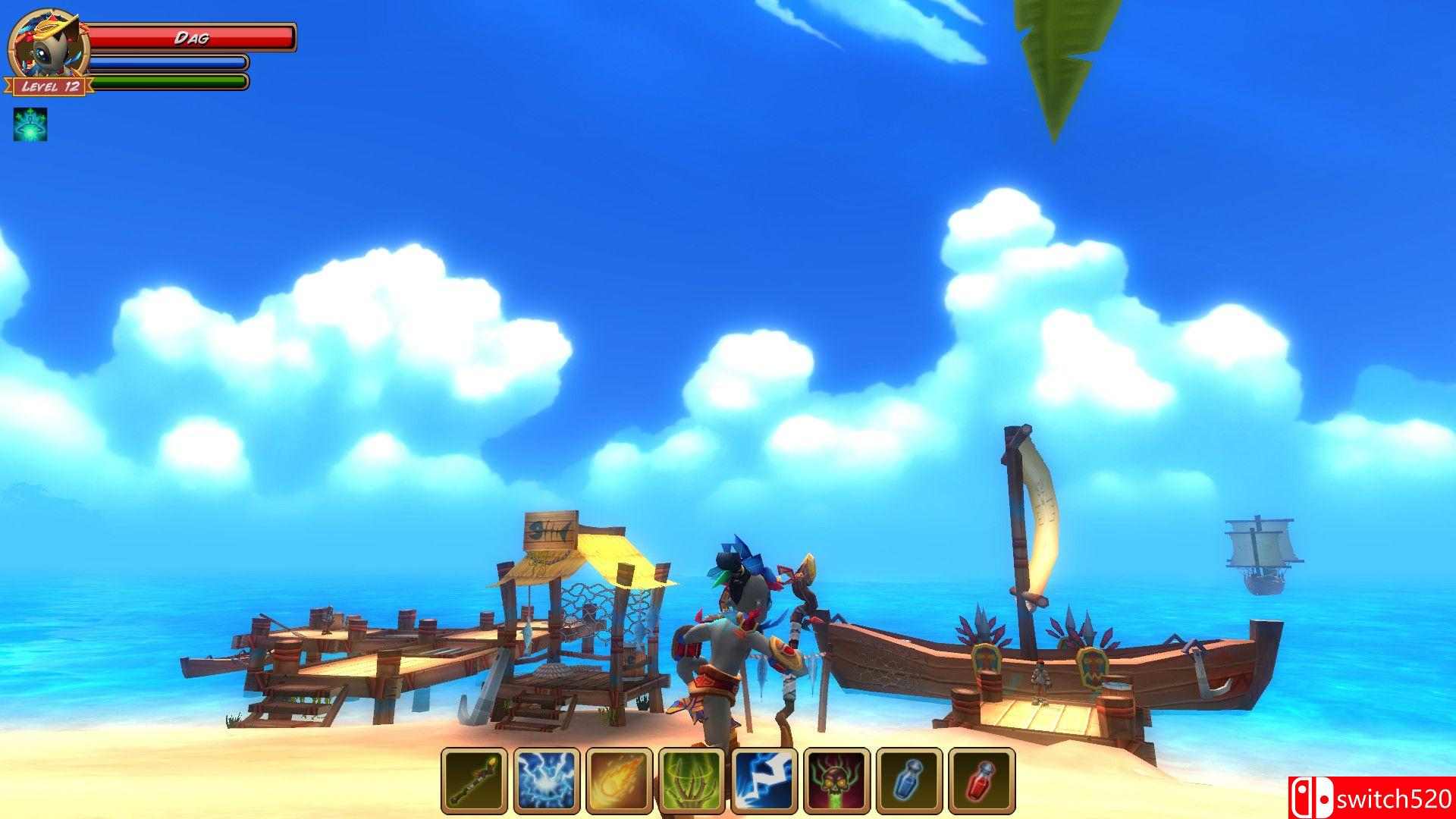Screen dimensions: 1456x819
Task: Trigger the white lightning bolt skill
Action: (764, 780)
